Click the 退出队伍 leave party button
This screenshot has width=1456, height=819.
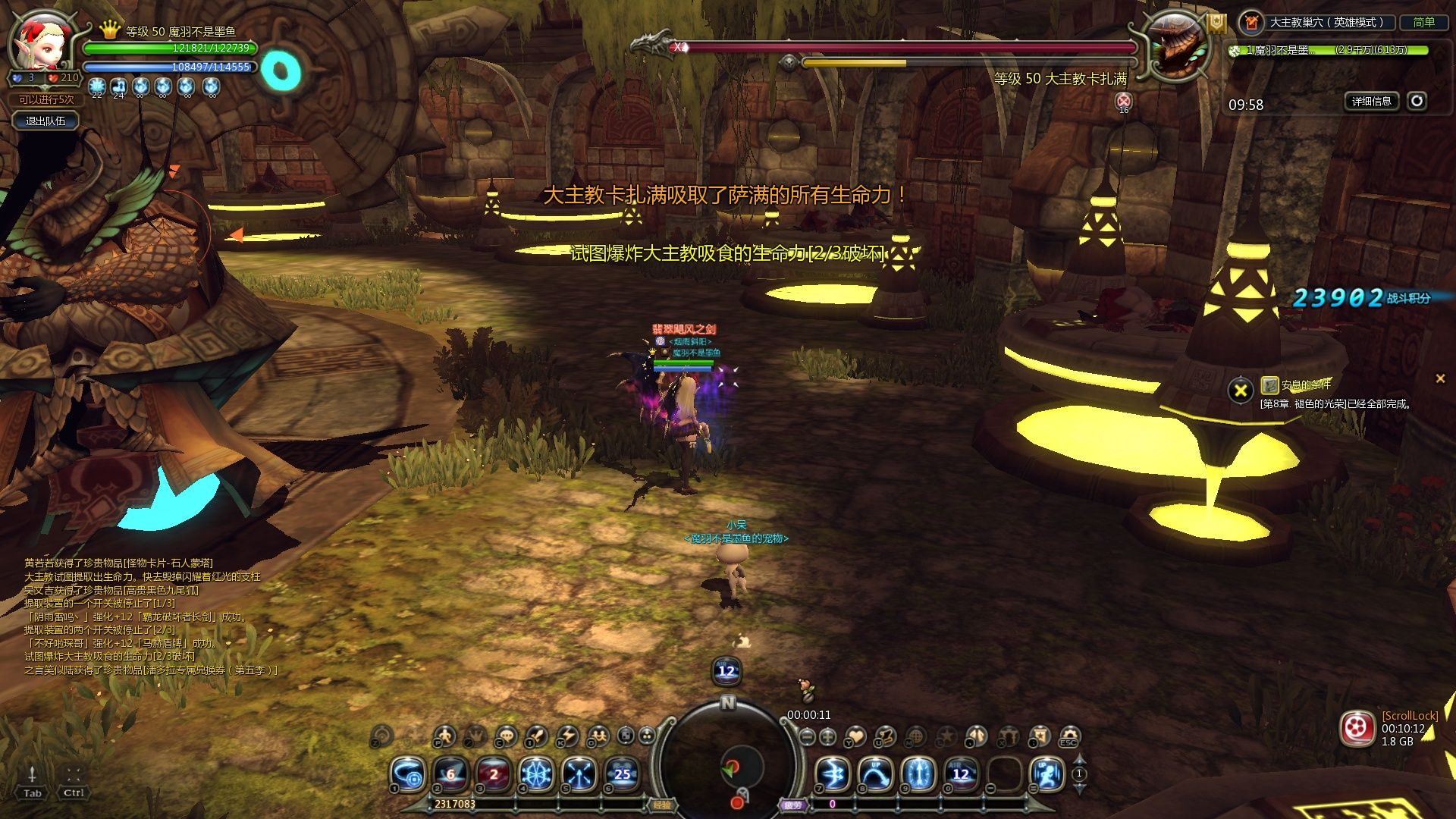point(45,121)
